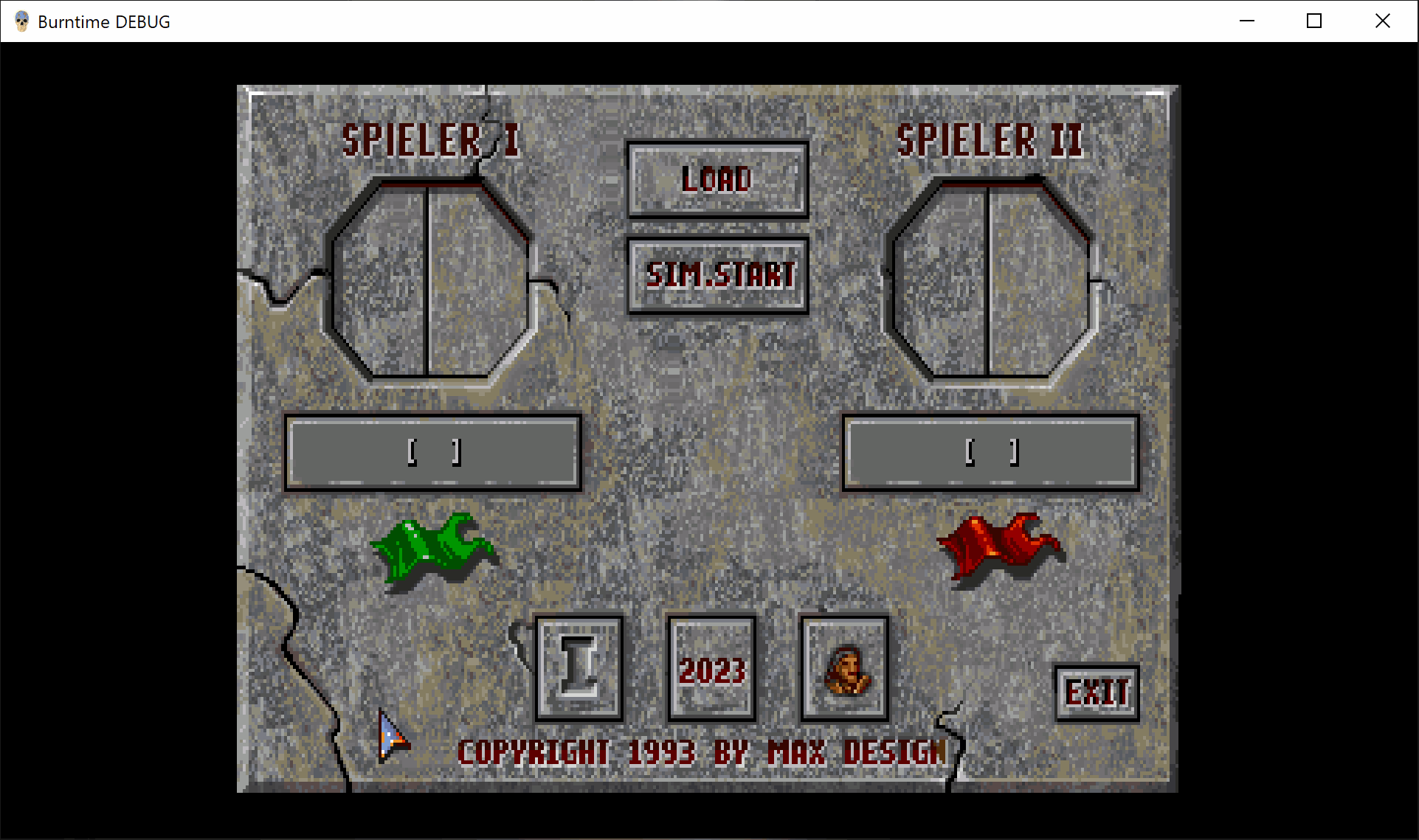1419x840 pixels.
Task: Minimize the Burntime DEBUG window
Action: click(1247, 21)
